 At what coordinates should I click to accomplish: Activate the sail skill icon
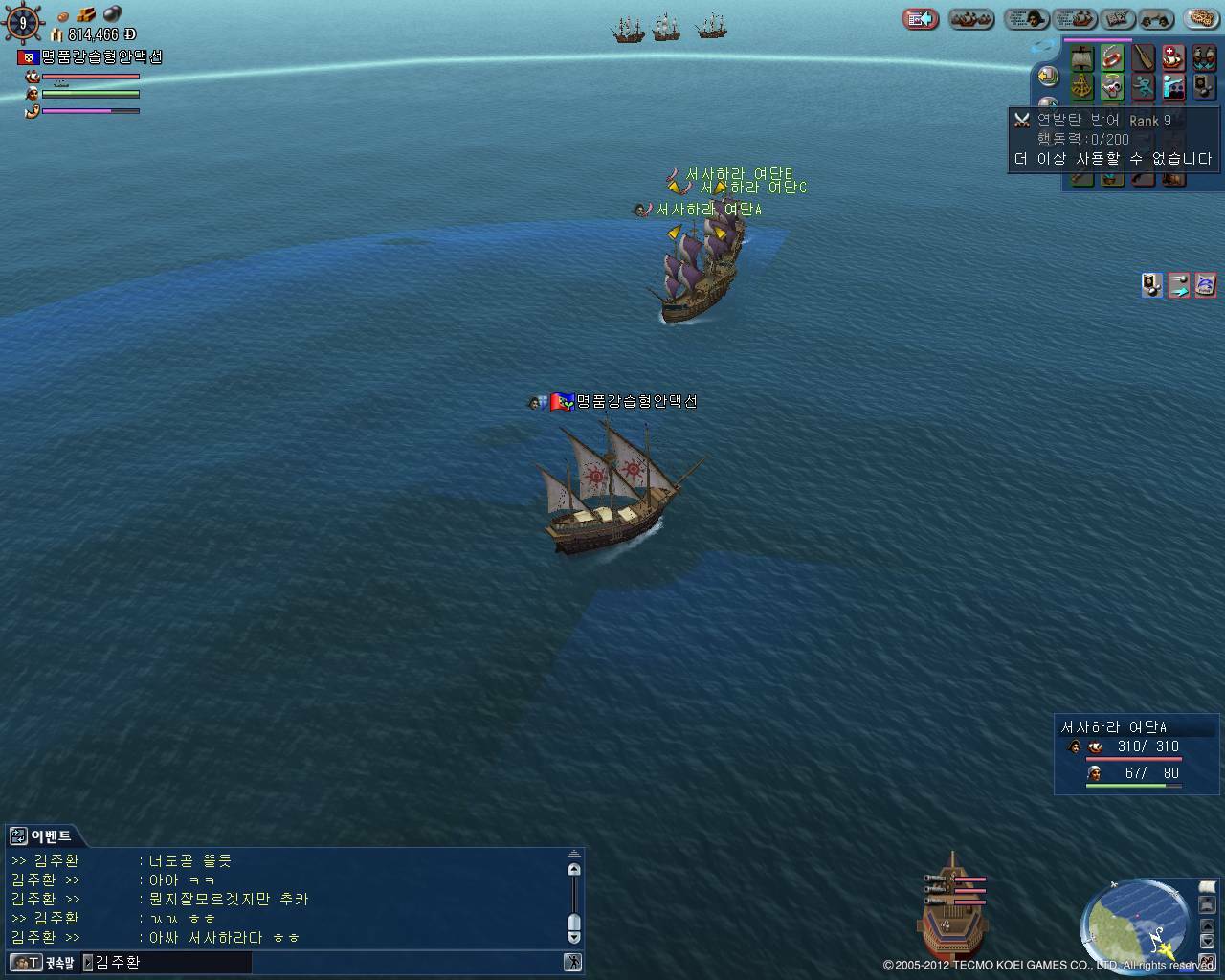coord(1081,58)
